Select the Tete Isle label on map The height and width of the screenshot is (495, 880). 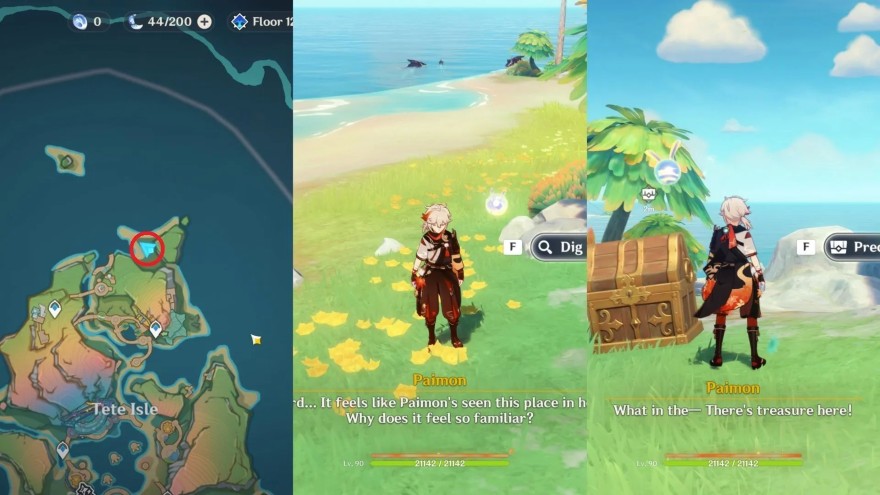(x=126, y=408)
